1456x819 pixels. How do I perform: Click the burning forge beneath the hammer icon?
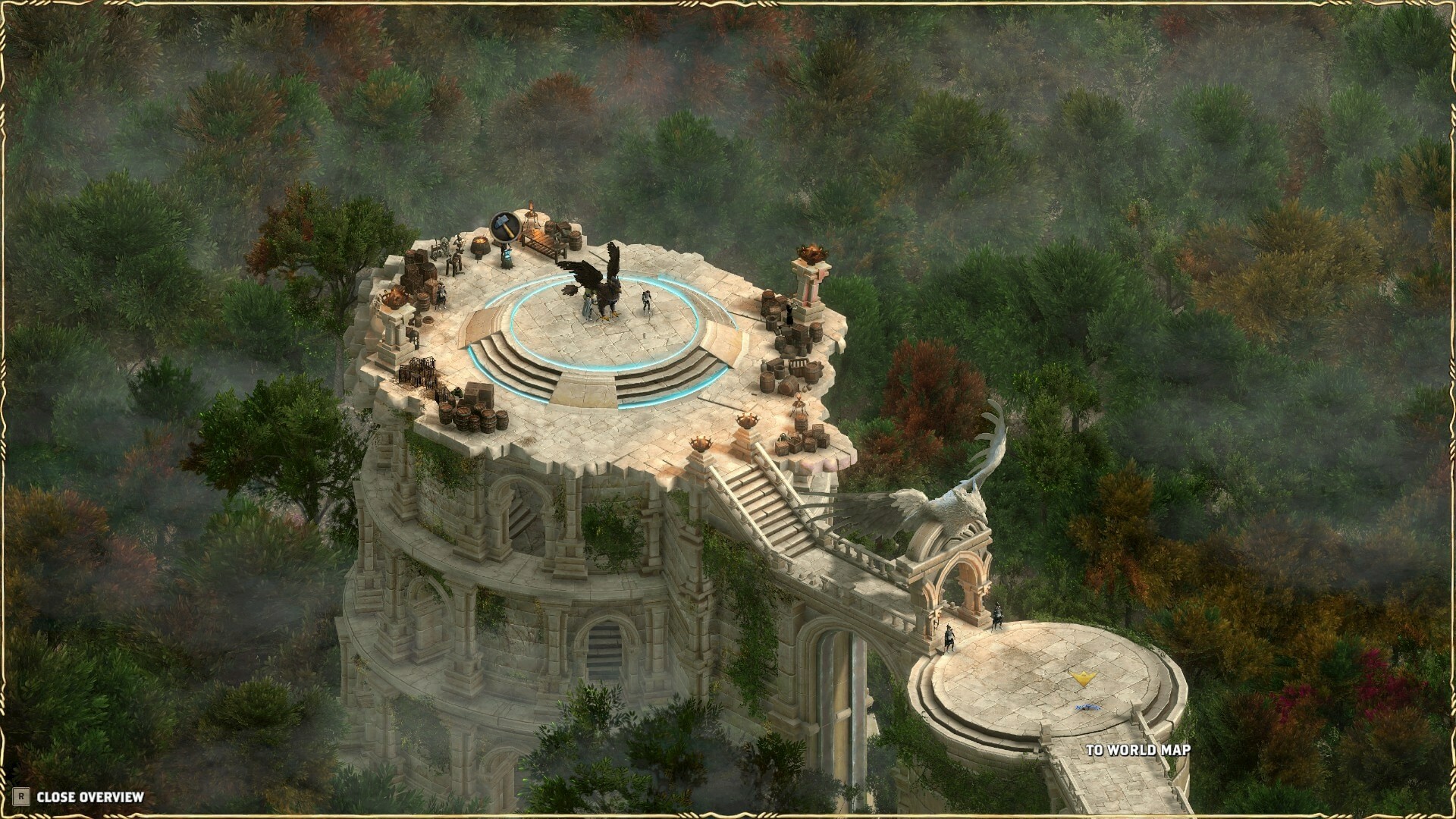[x=481, y=245]
